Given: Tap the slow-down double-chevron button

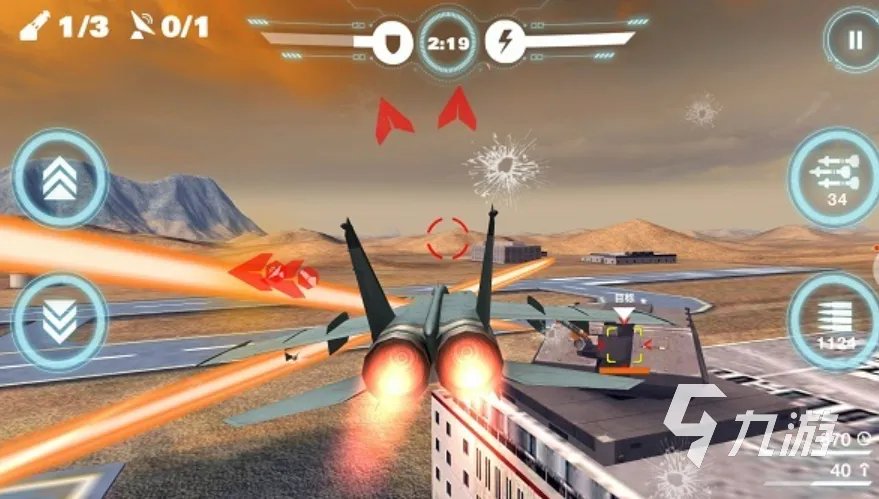Looking at the screenshot, I should 60,322.
